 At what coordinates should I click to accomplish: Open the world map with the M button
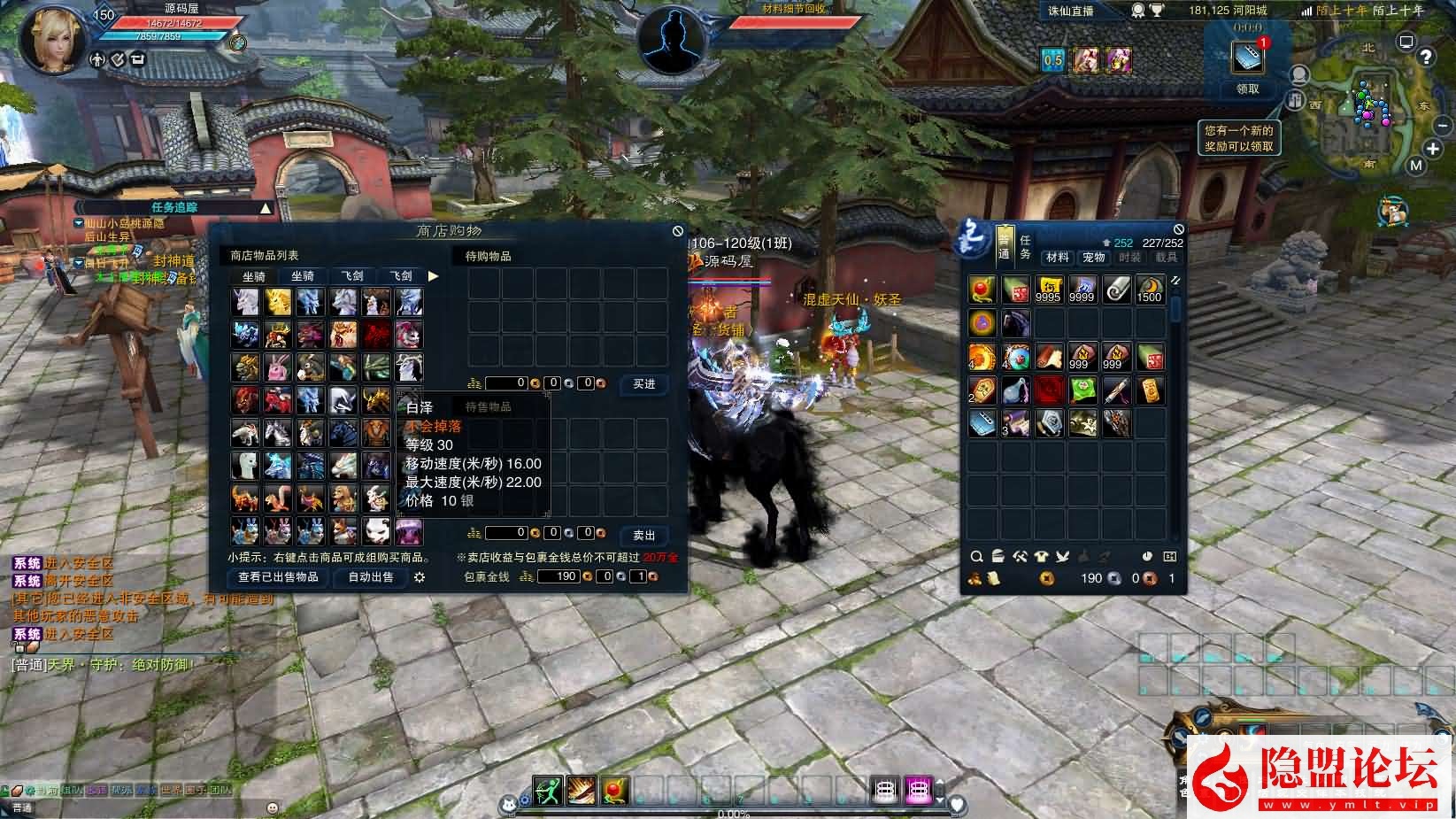point(1416,166)
